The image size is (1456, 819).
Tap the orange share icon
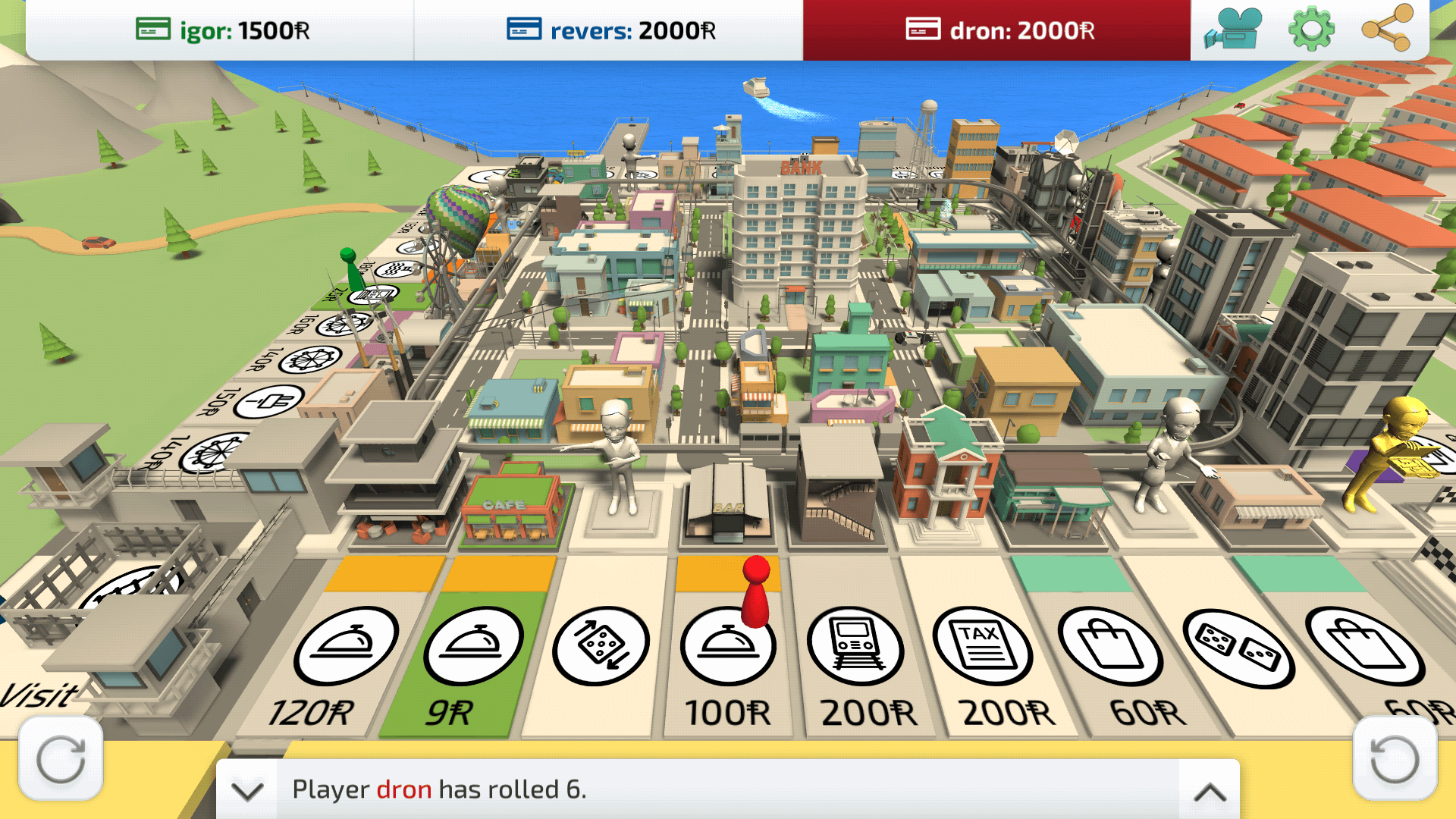click(x=1387, y=29)
